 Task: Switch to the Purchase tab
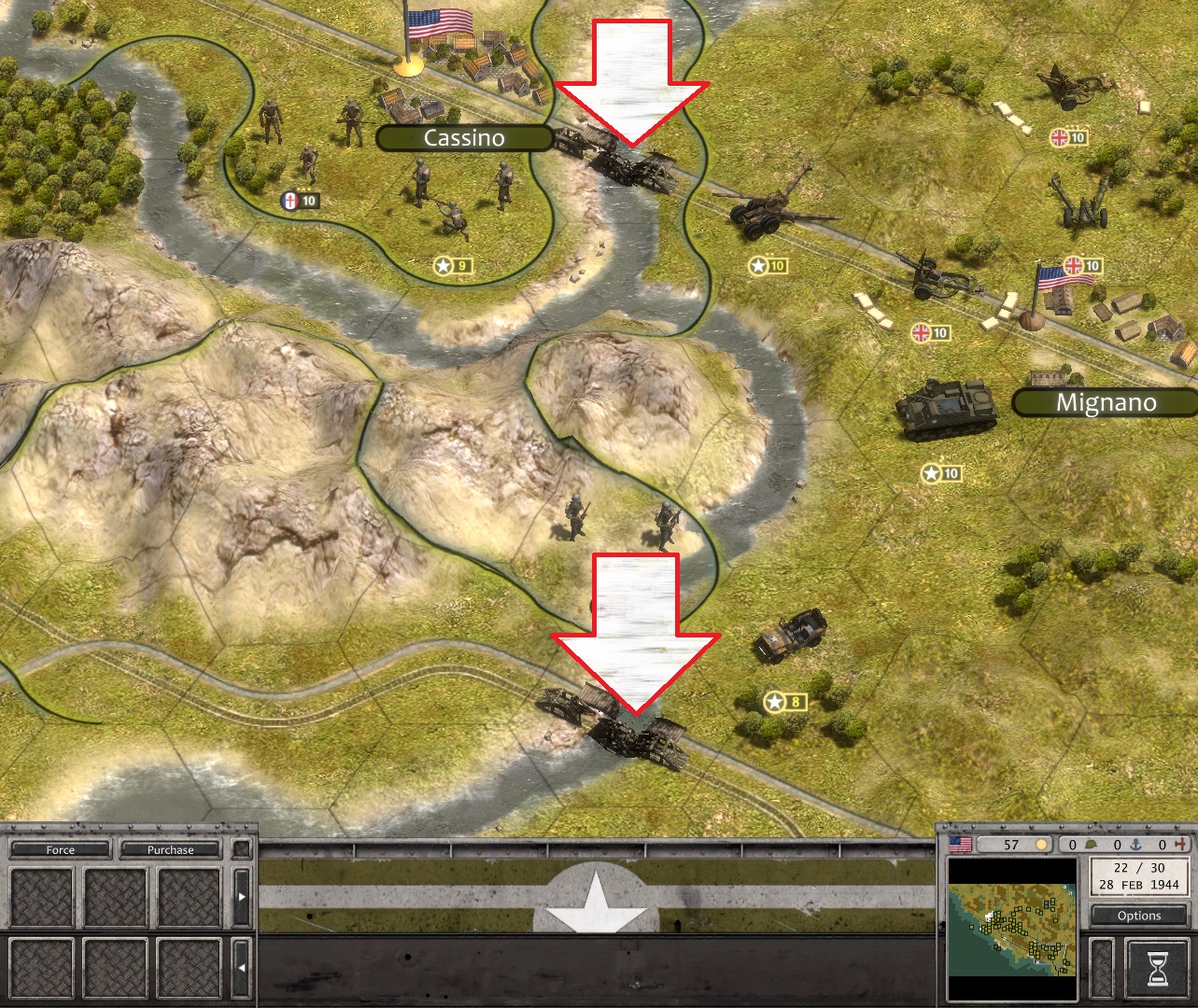pyautogui.click(x=169, y=849)
